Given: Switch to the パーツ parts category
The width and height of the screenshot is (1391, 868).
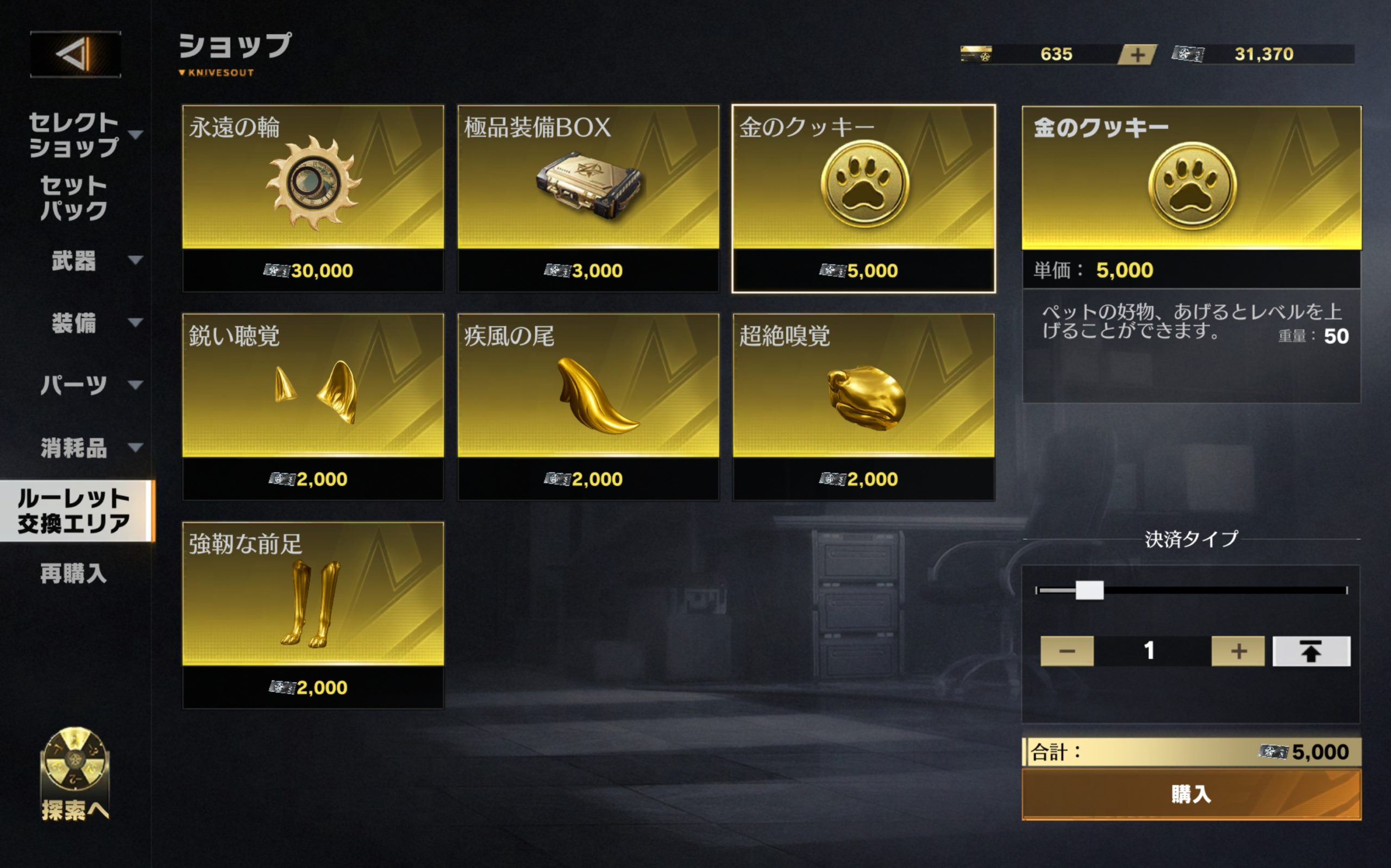Looking at the screenshot, I should (x=74, y=385).
